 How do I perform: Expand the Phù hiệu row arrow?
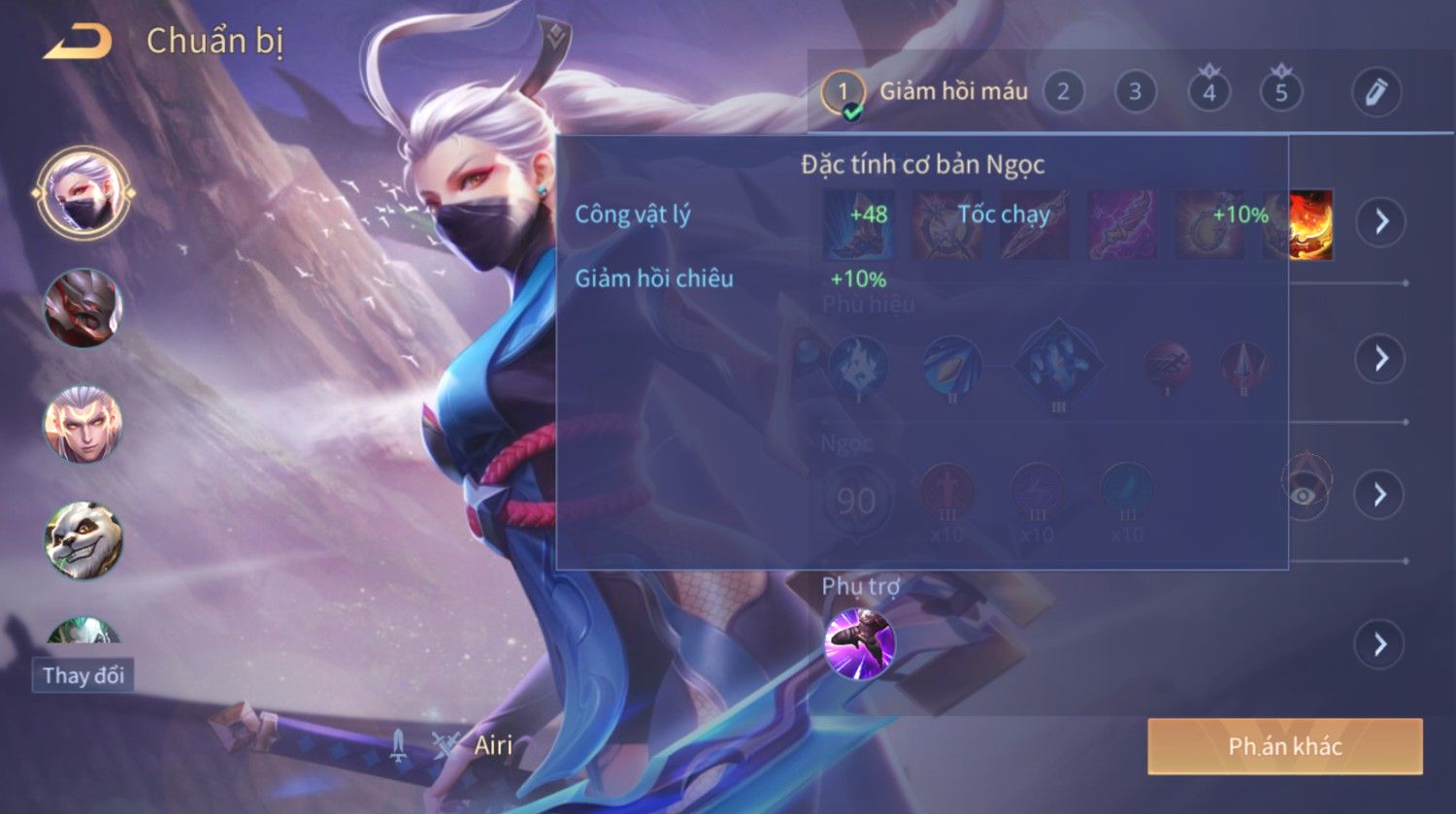(x=1380, y=359)
